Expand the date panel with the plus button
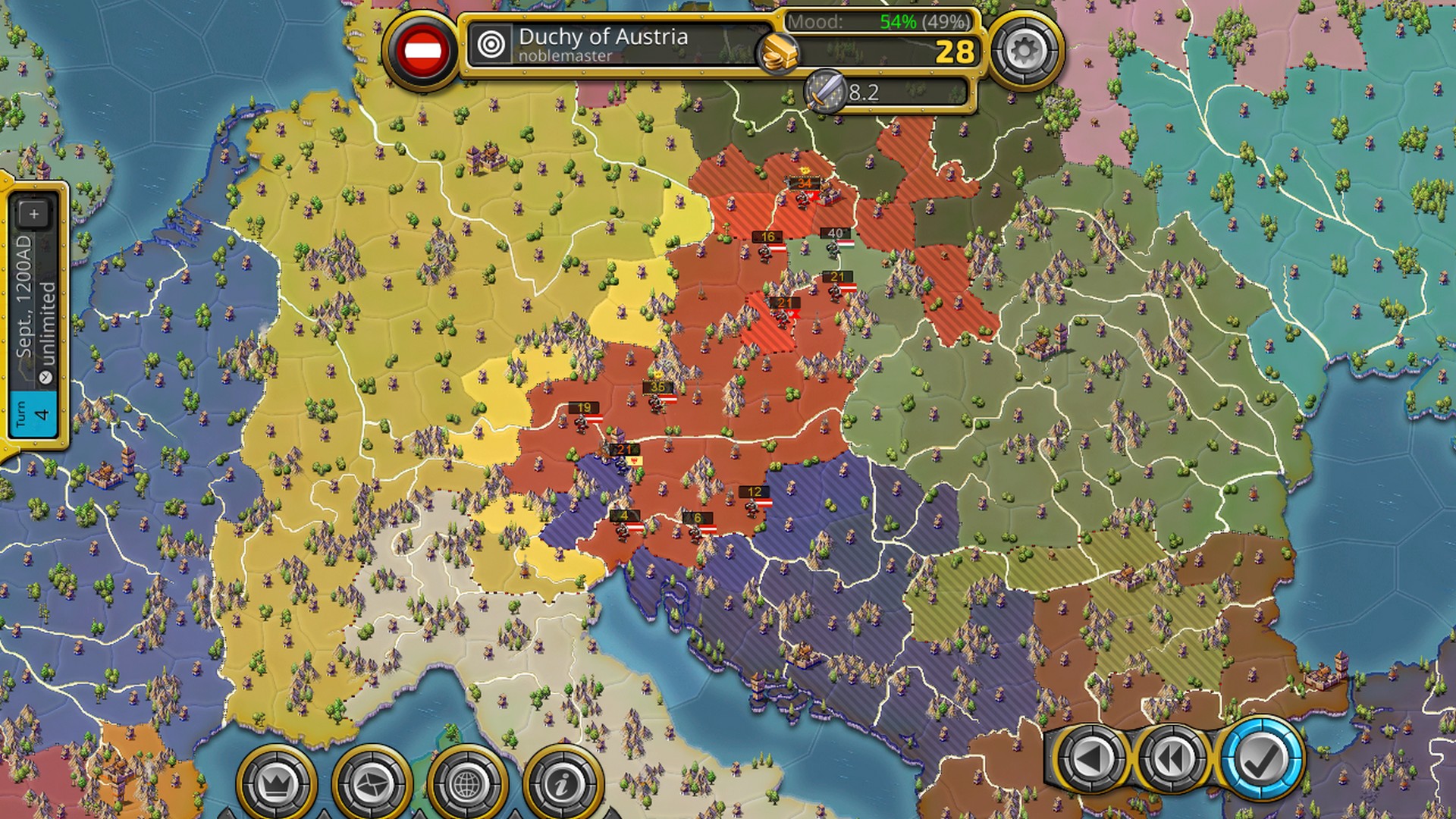Image resolution: width=1456 pixels, height=819 pixels. [x=33, y=213]
